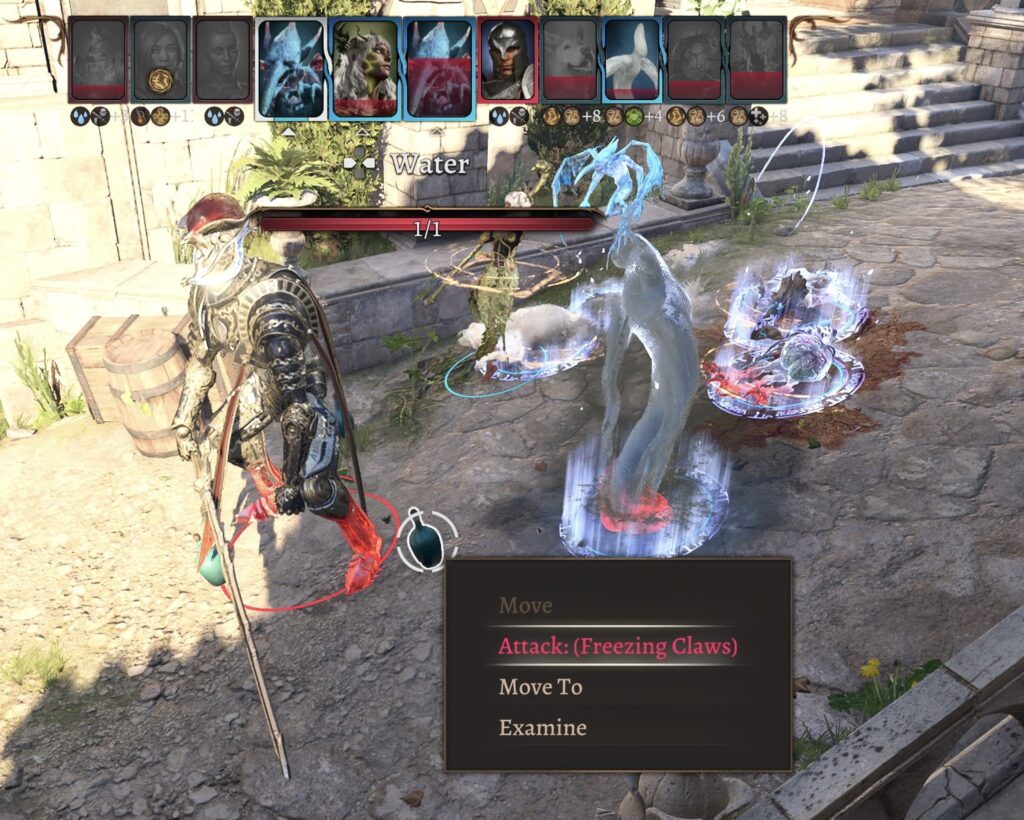
Task: Pick the white winged creature's turn portrait
Action: pyautogui.click(x=630, y=60)
